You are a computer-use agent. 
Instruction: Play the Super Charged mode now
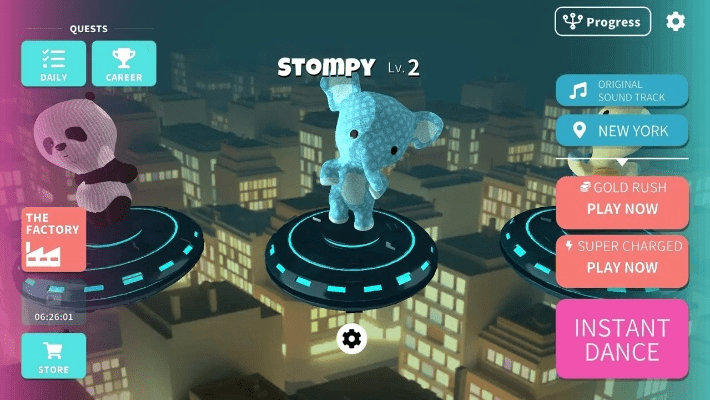(x=621, y=259)
